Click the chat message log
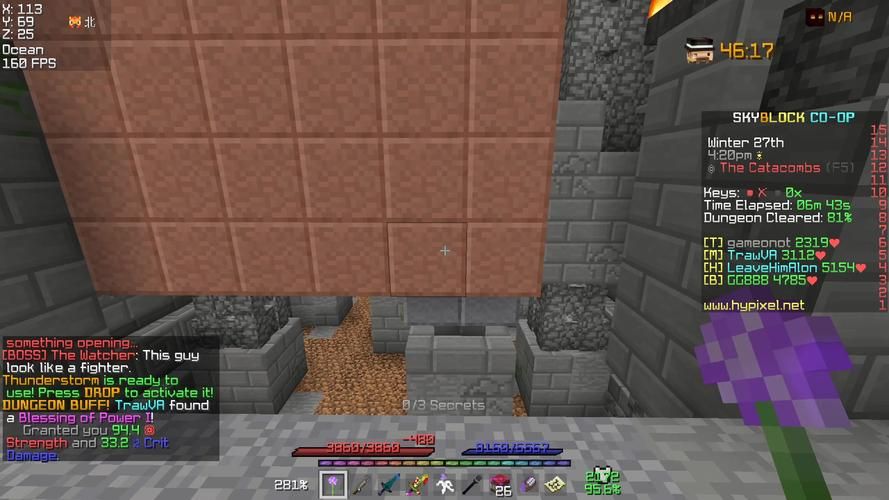The image size is (889, 500). pyautogui.click(x=110, y=398)
